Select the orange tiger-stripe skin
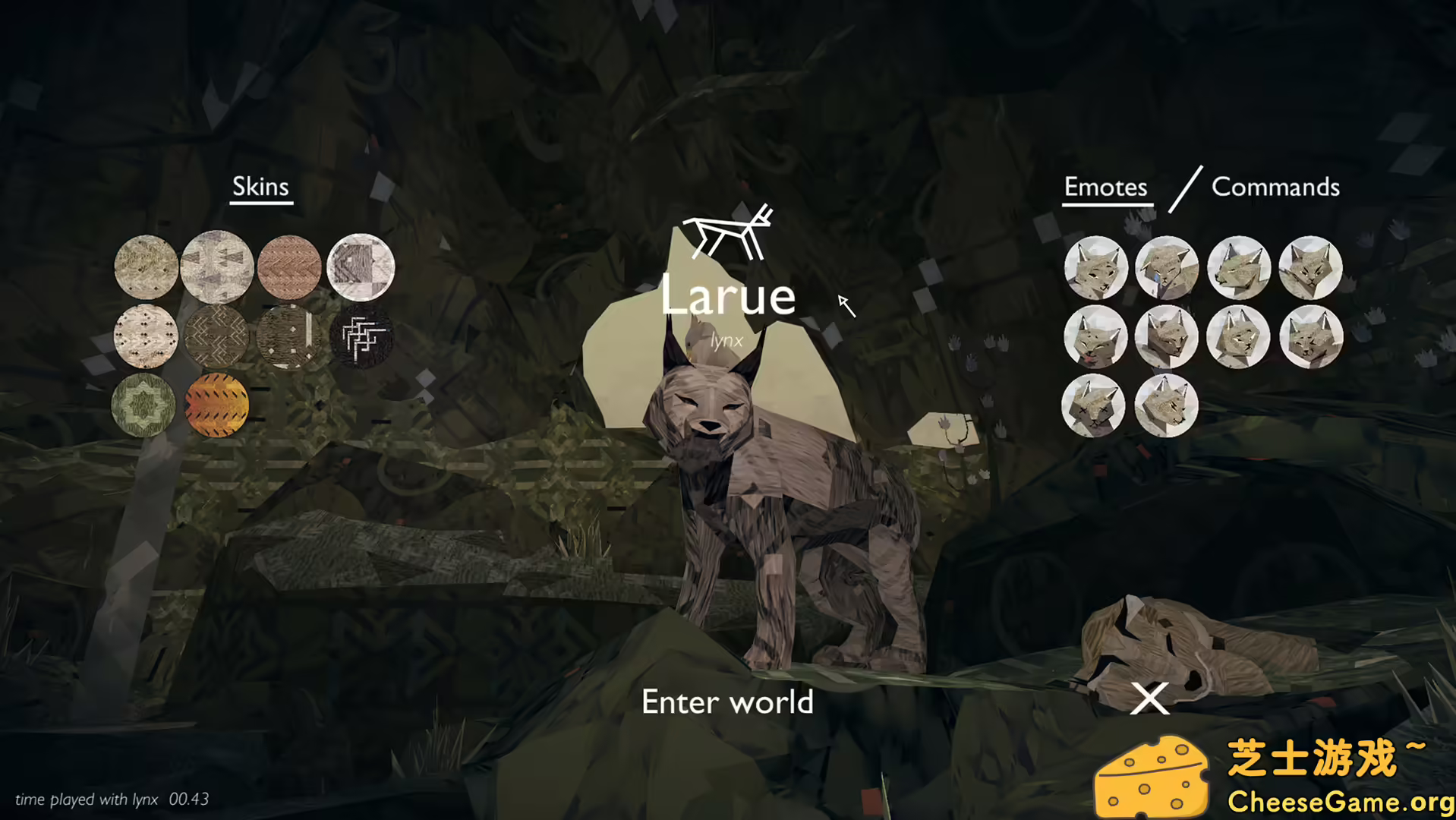1456x820 pixels. click(x=216, y=406)
